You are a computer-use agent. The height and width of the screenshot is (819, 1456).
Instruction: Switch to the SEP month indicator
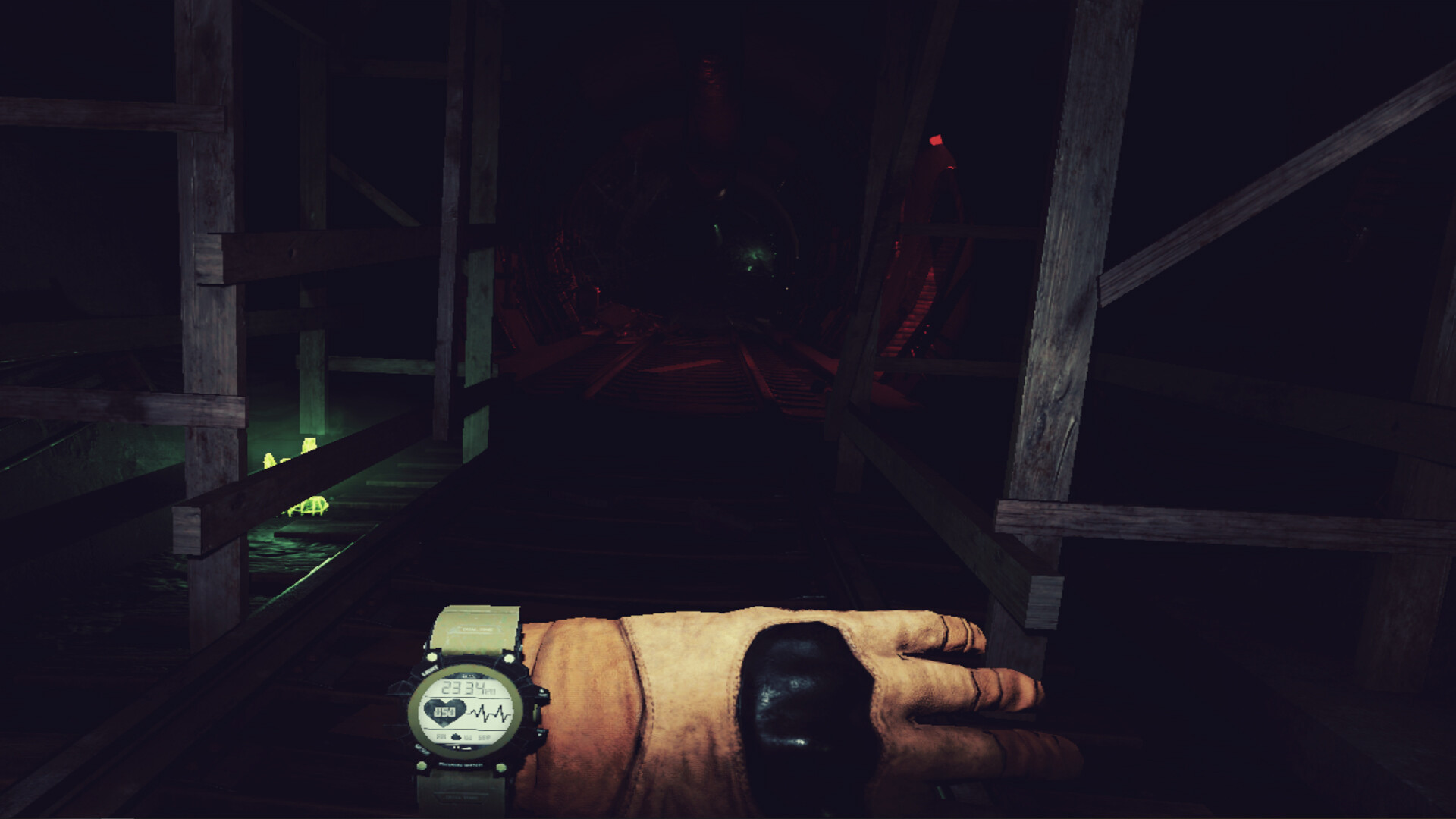point(484,736)
